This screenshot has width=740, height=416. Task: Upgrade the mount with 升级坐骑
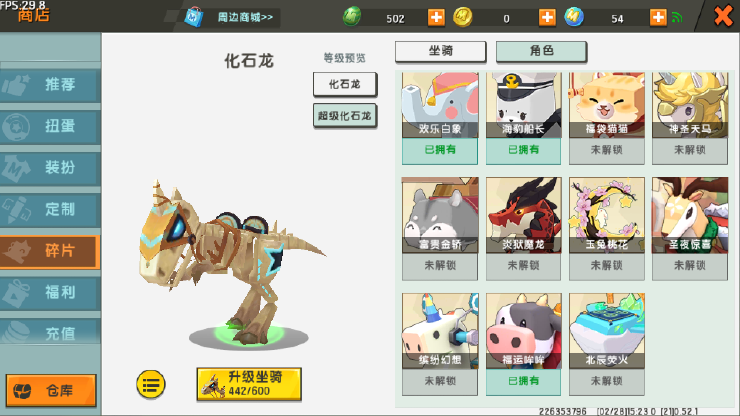pos(249,383)
